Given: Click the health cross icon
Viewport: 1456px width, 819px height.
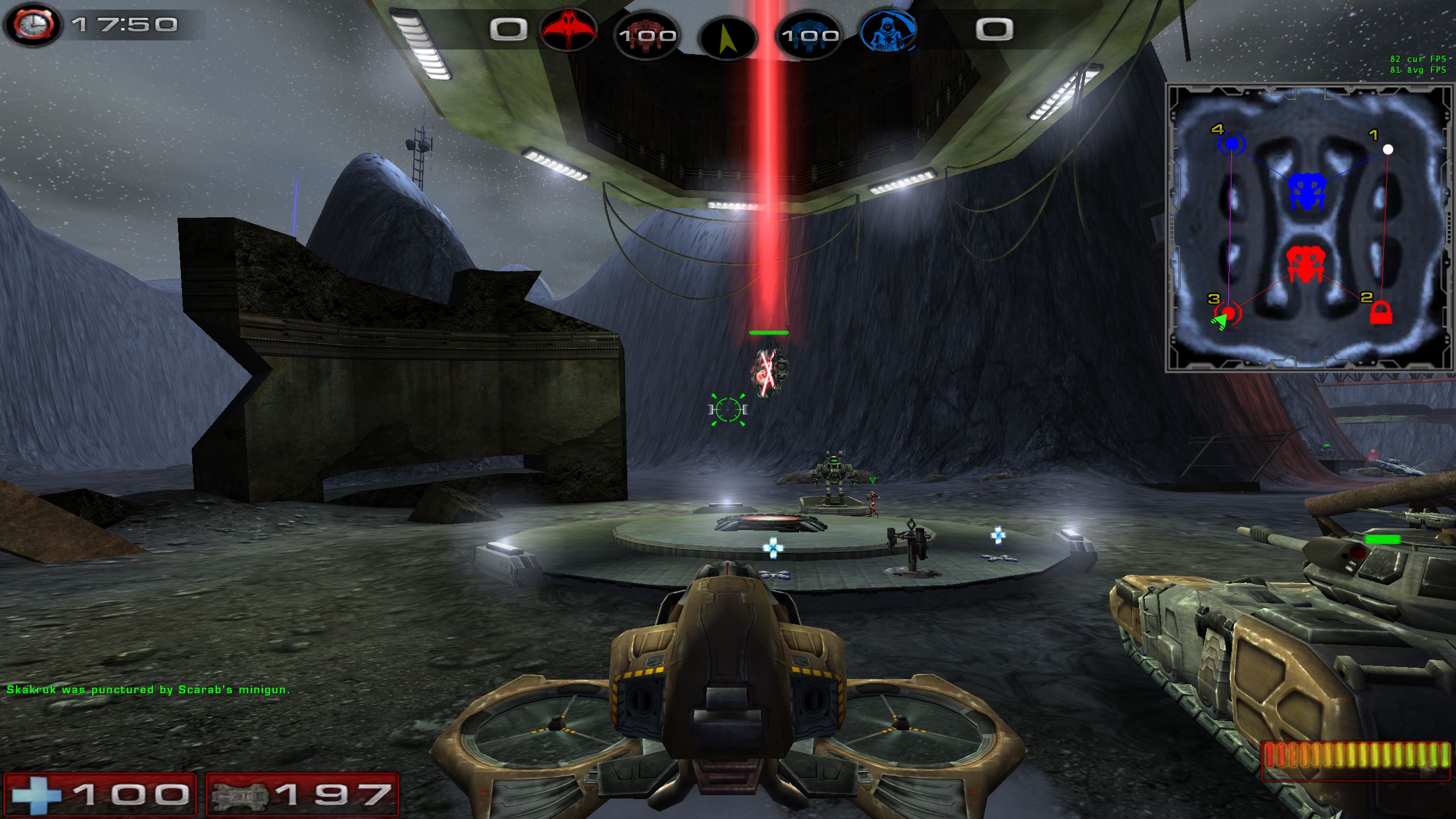Looking at the screenshot, I should pos(36,794).
